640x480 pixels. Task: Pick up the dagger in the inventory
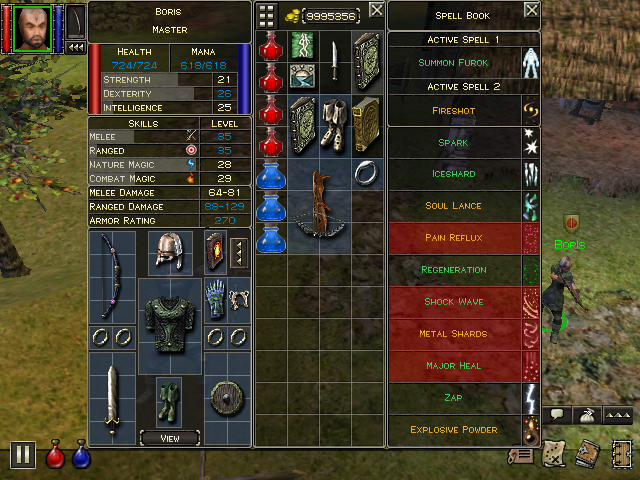point(333,60)
